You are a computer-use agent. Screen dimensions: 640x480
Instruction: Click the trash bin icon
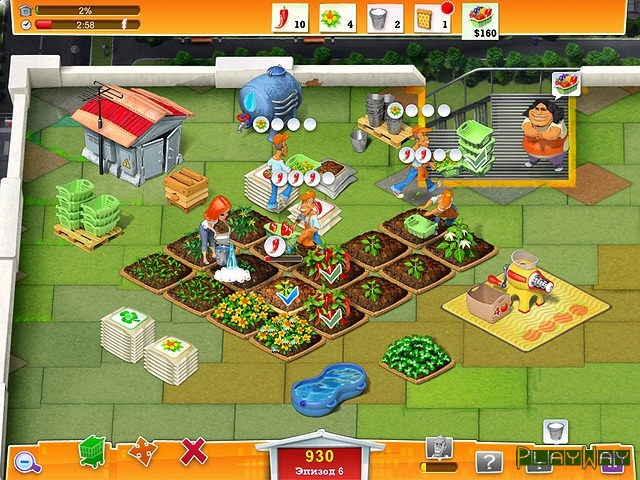555,431
